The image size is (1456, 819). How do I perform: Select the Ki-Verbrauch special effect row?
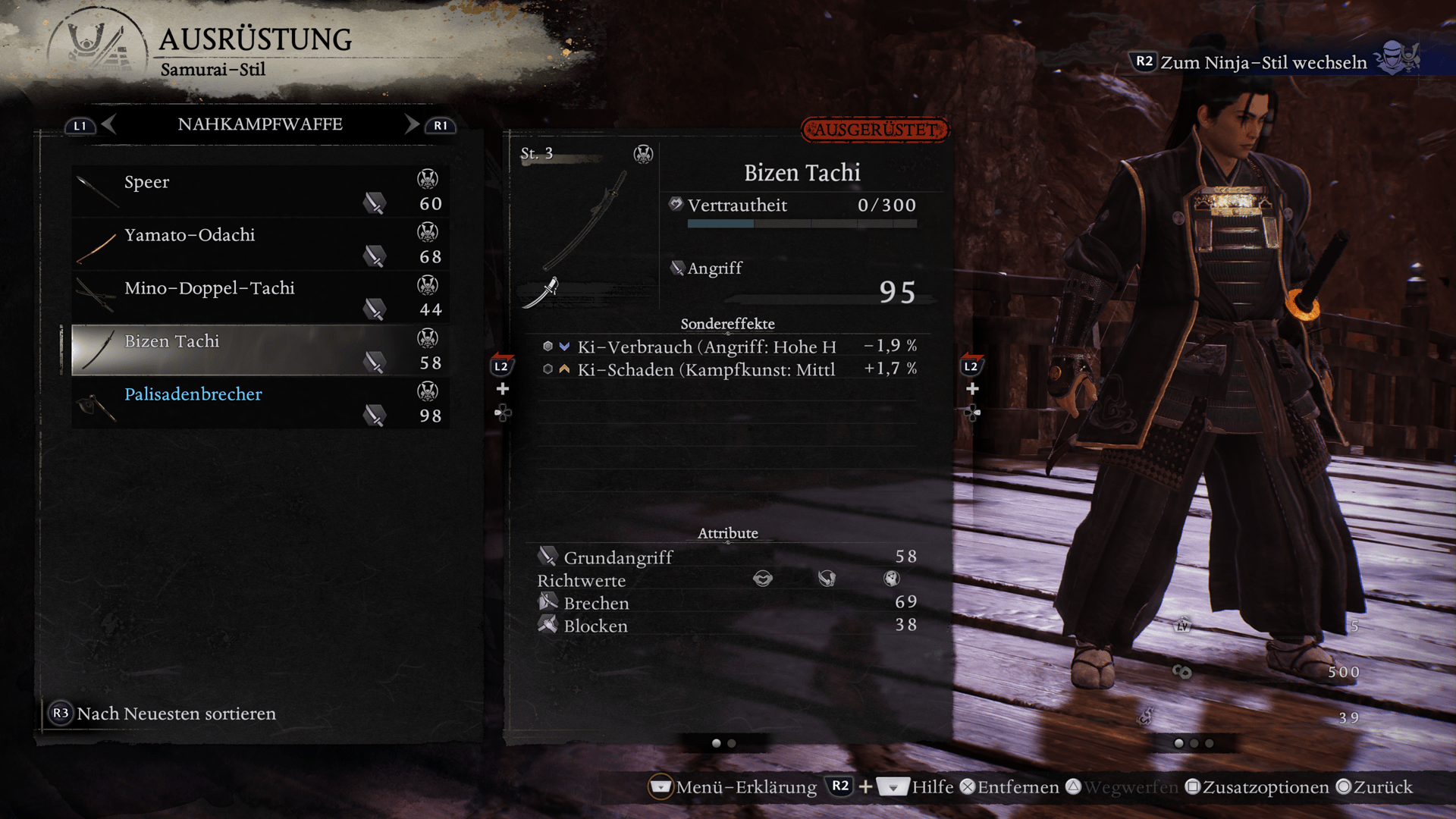[728, 347]
